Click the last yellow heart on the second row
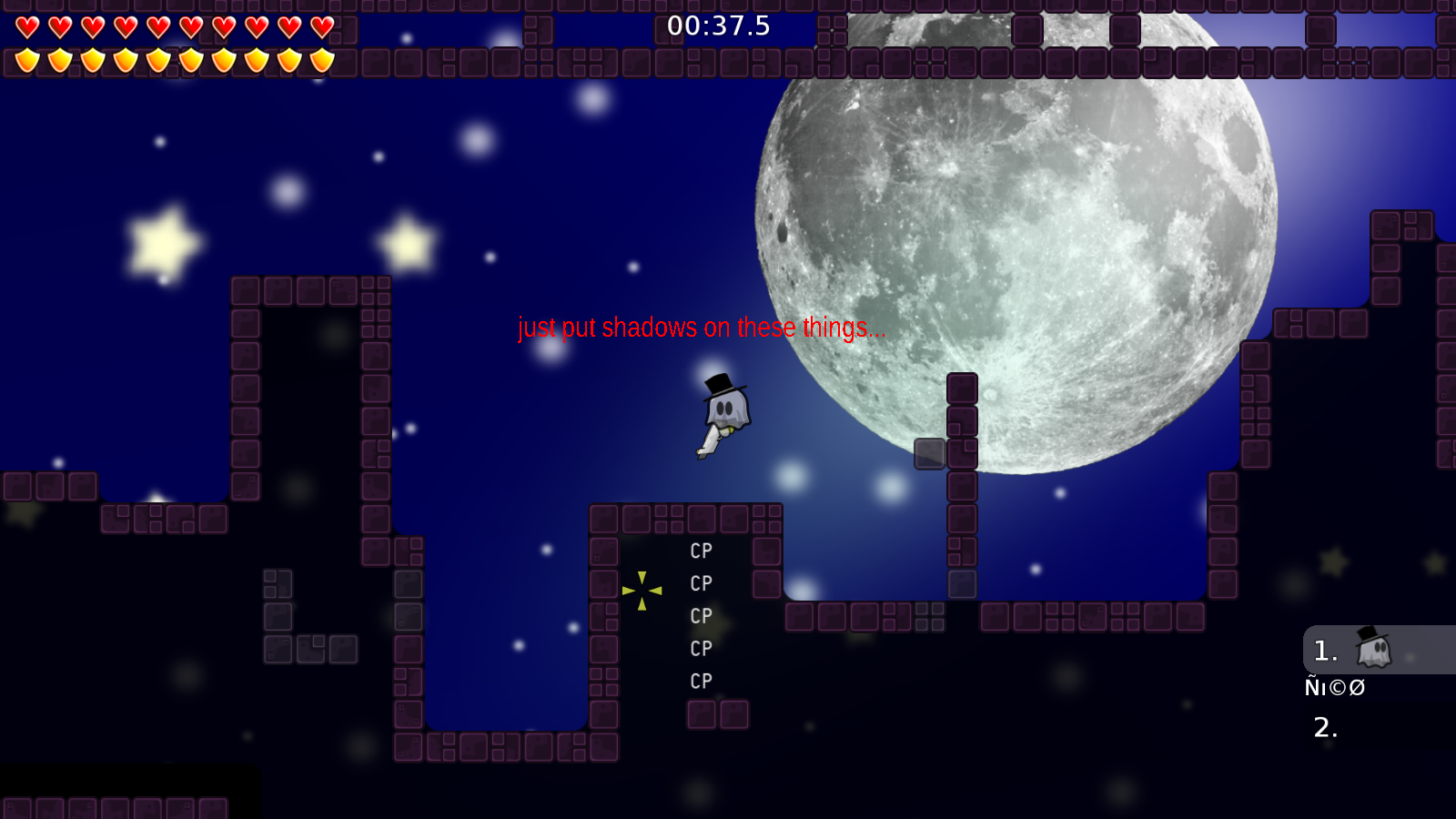 pos(323,57)
